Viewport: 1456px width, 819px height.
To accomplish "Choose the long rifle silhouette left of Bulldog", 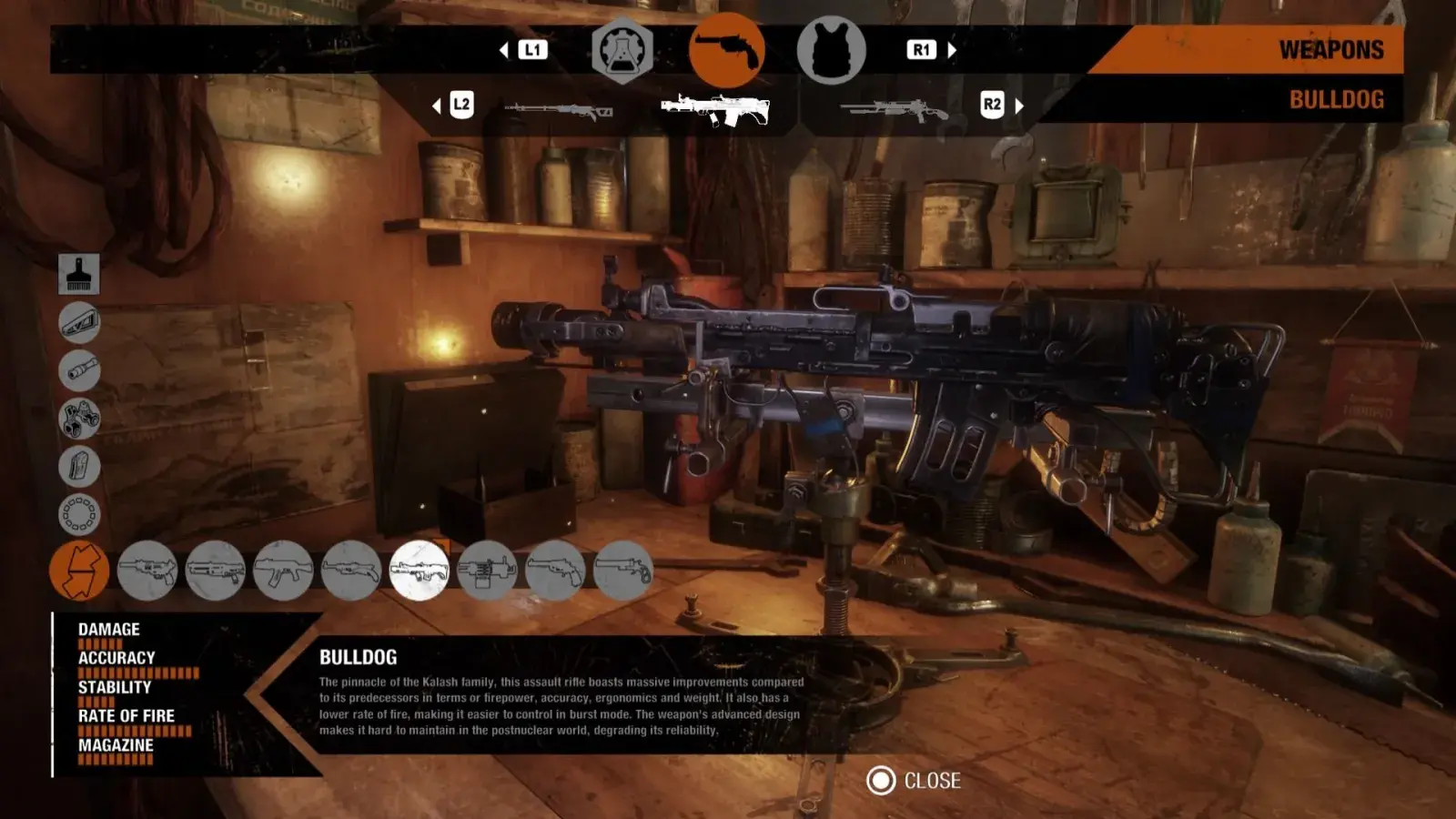I will click(x=559, y=110).
